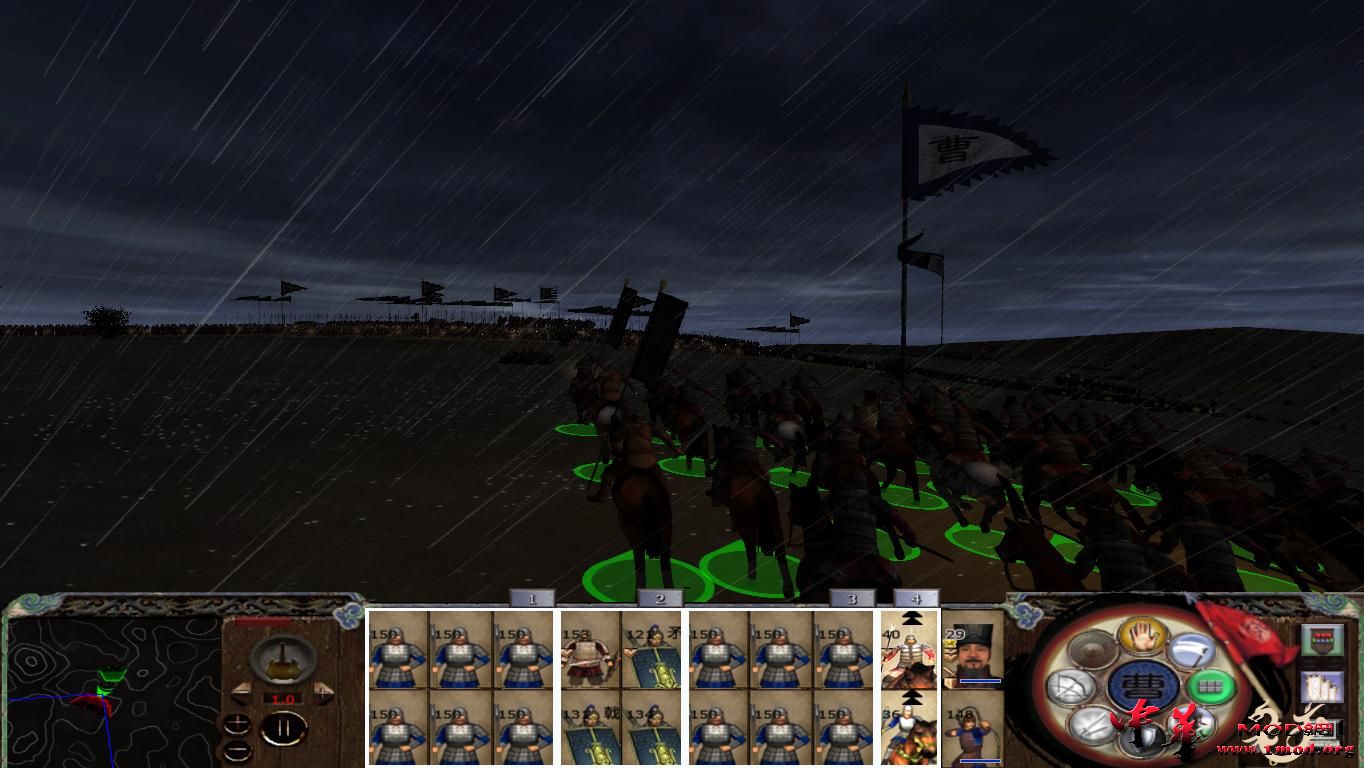
Task: Select the green group formations icon
Action: (x=1213, y=687)
